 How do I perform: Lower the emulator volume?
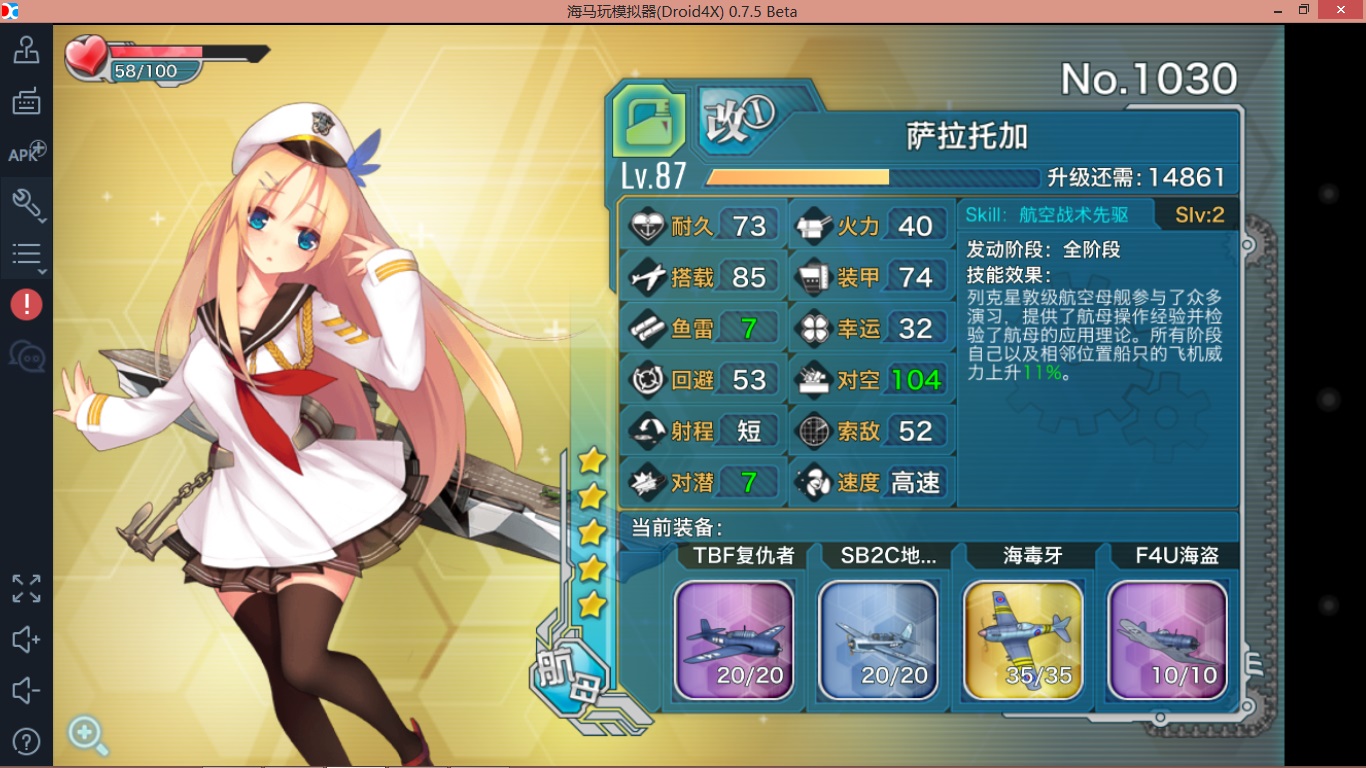click(26, 691)
